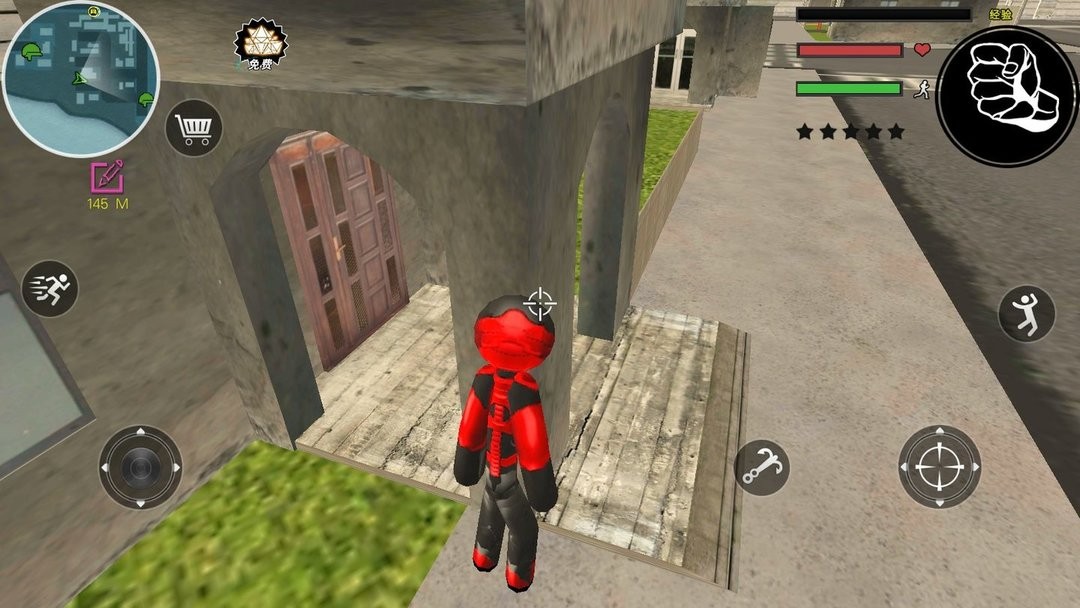This screenshot has width=1080, height=608.
Task: Activate the sprint running button
Action: point(50,289)
